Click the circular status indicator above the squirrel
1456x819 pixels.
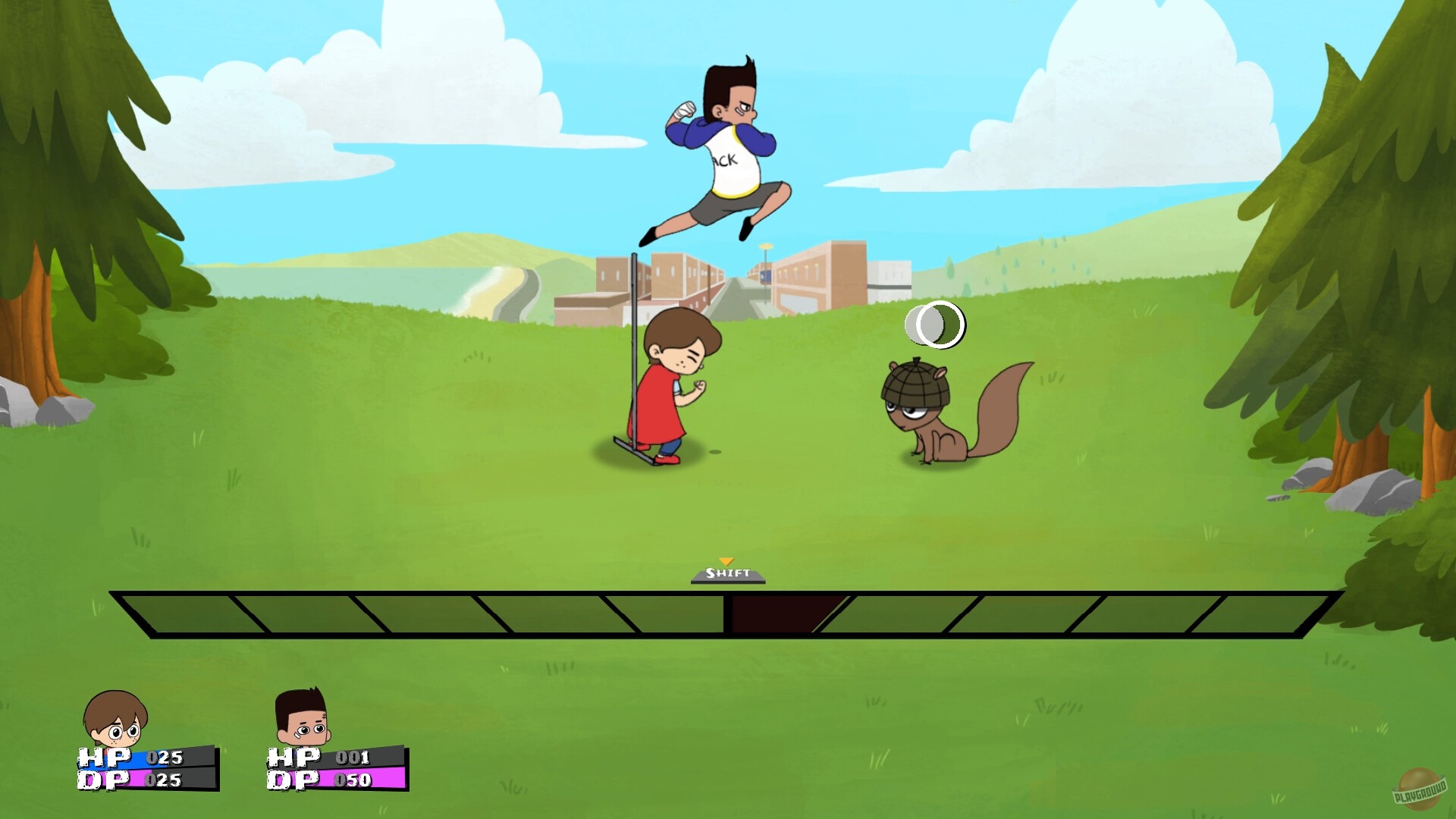[934, 325]
